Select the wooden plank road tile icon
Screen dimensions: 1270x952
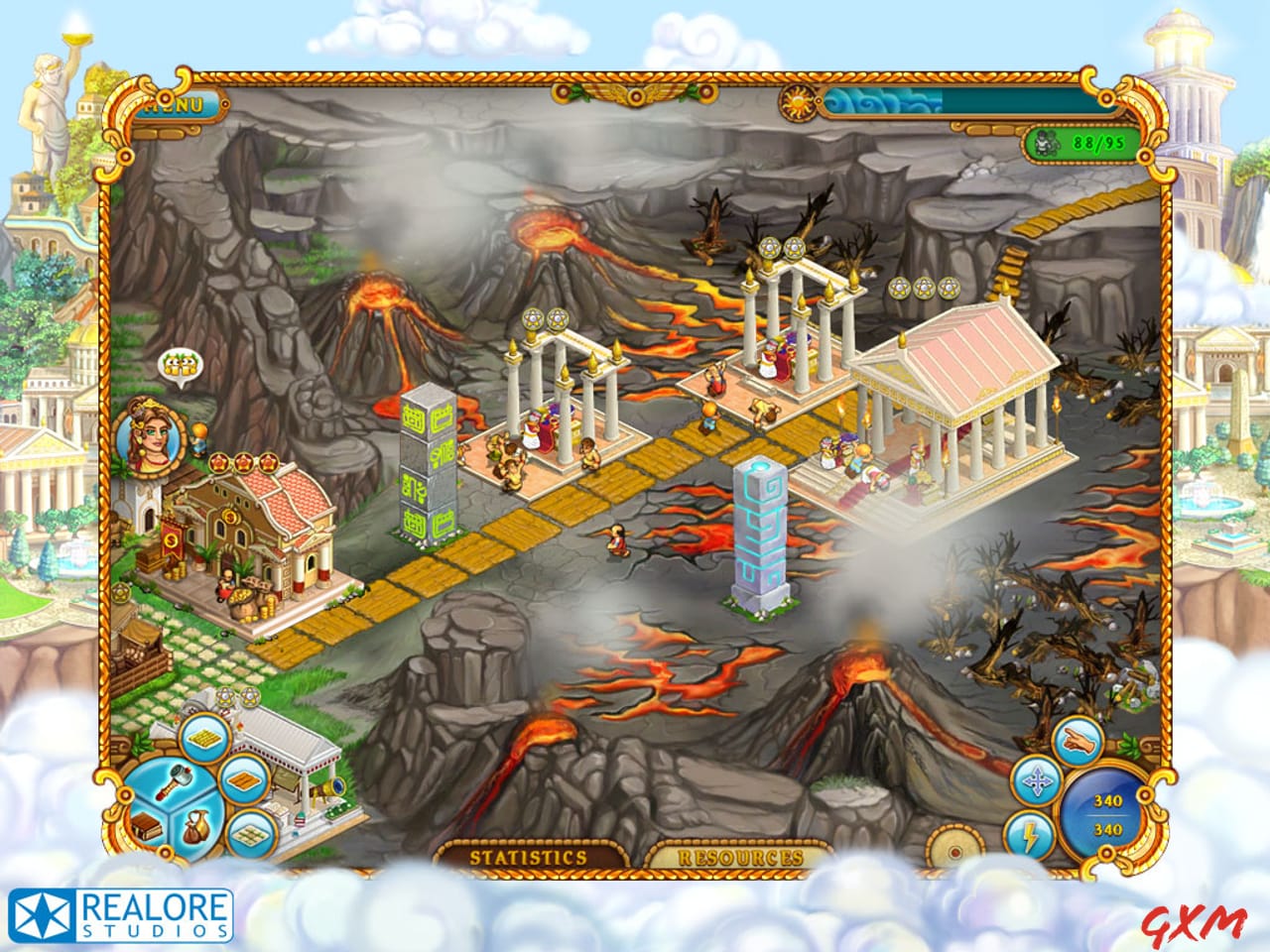click(243, 782)
